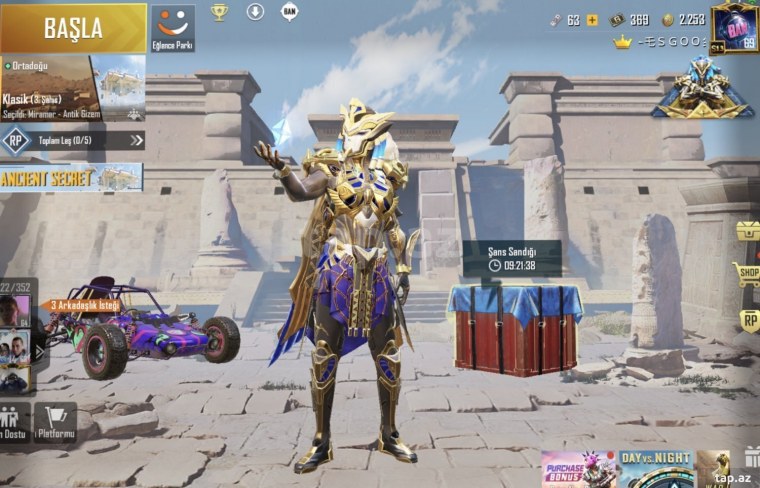
Task: Open the Platformu button
Action: point(55,423)
